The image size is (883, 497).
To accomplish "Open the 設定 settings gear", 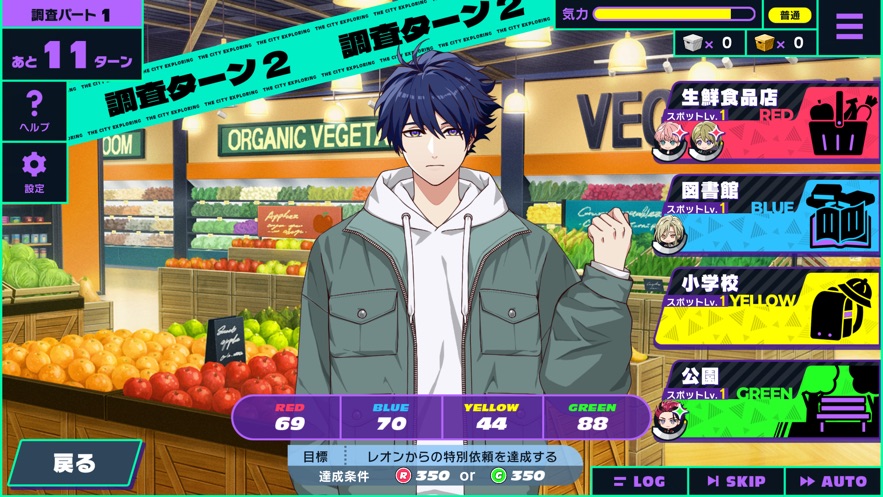I will pos(34,172).
